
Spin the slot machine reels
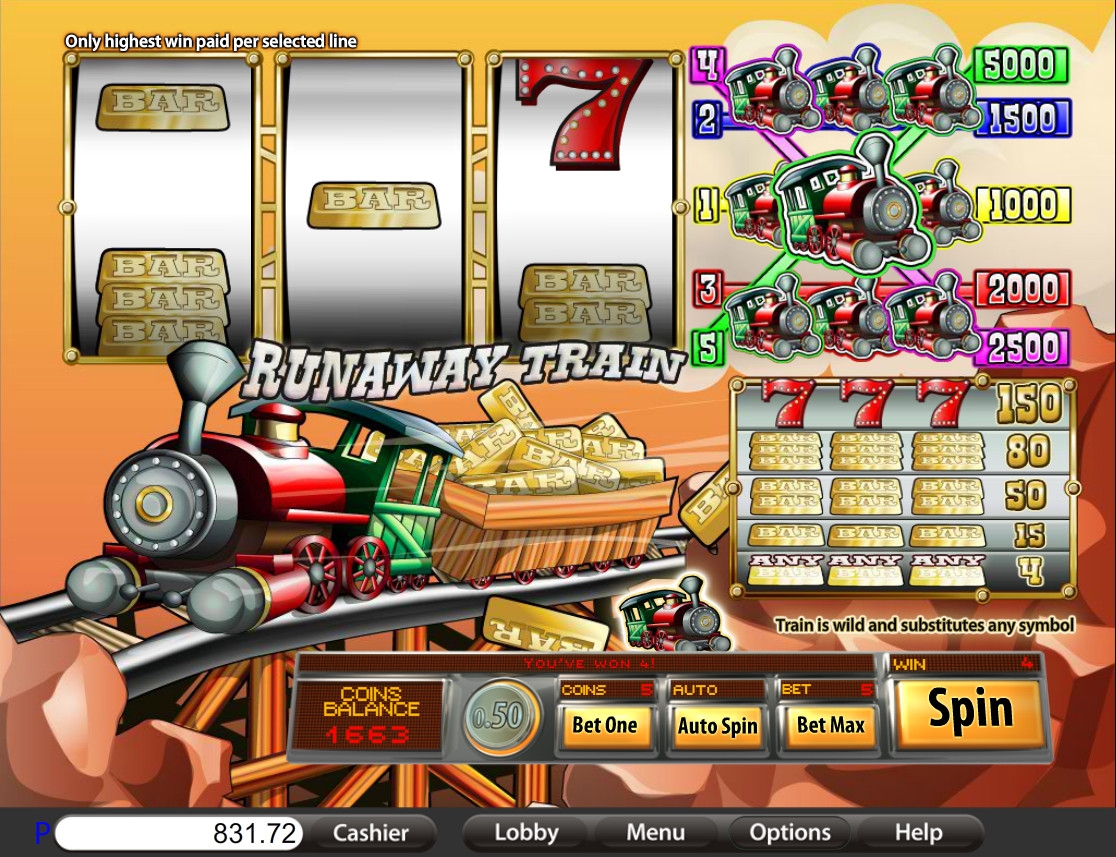coord(968,711)
